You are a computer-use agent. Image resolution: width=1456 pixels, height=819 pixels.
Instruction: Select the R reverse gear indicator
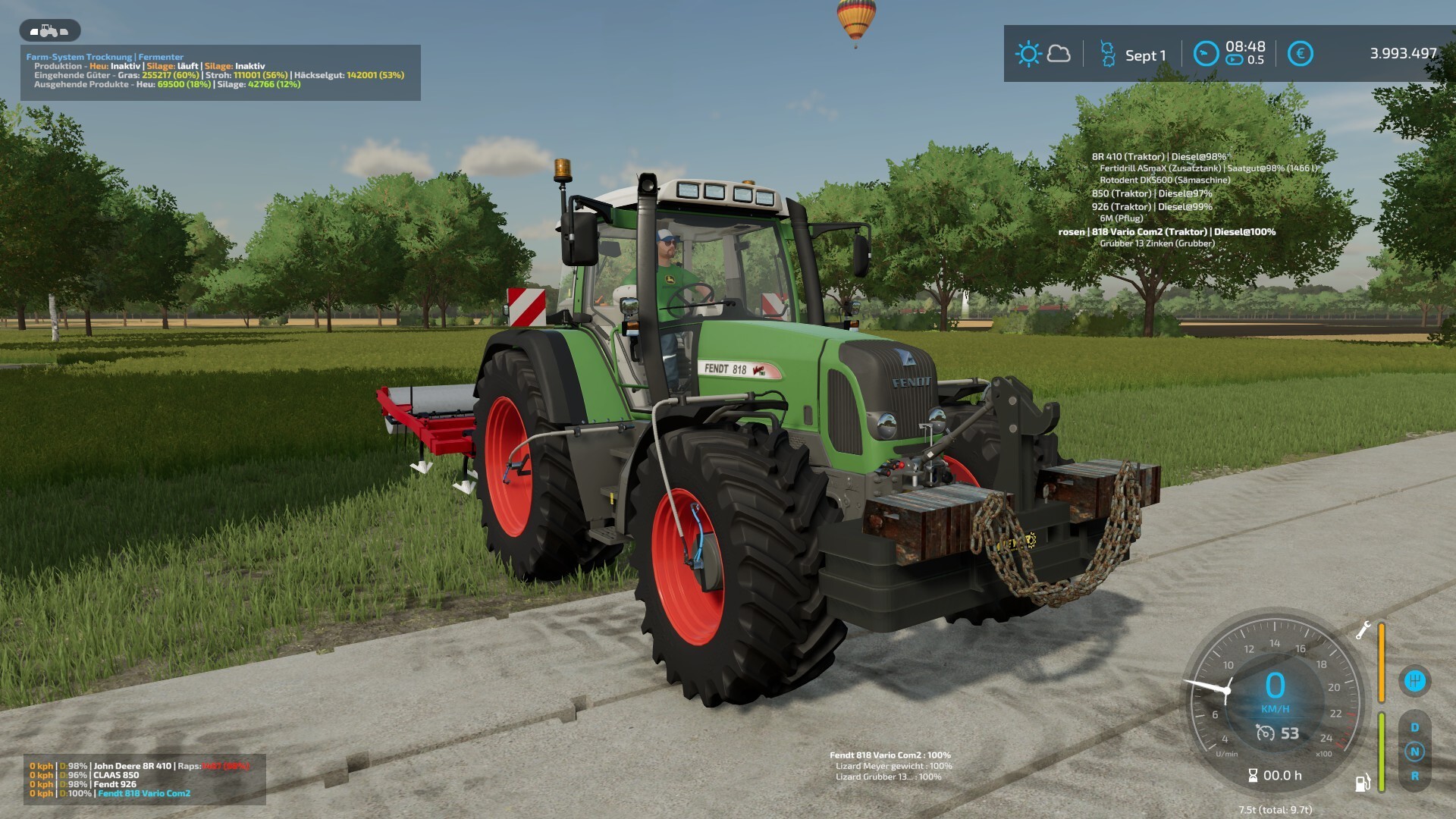(x=1414, y=776)
